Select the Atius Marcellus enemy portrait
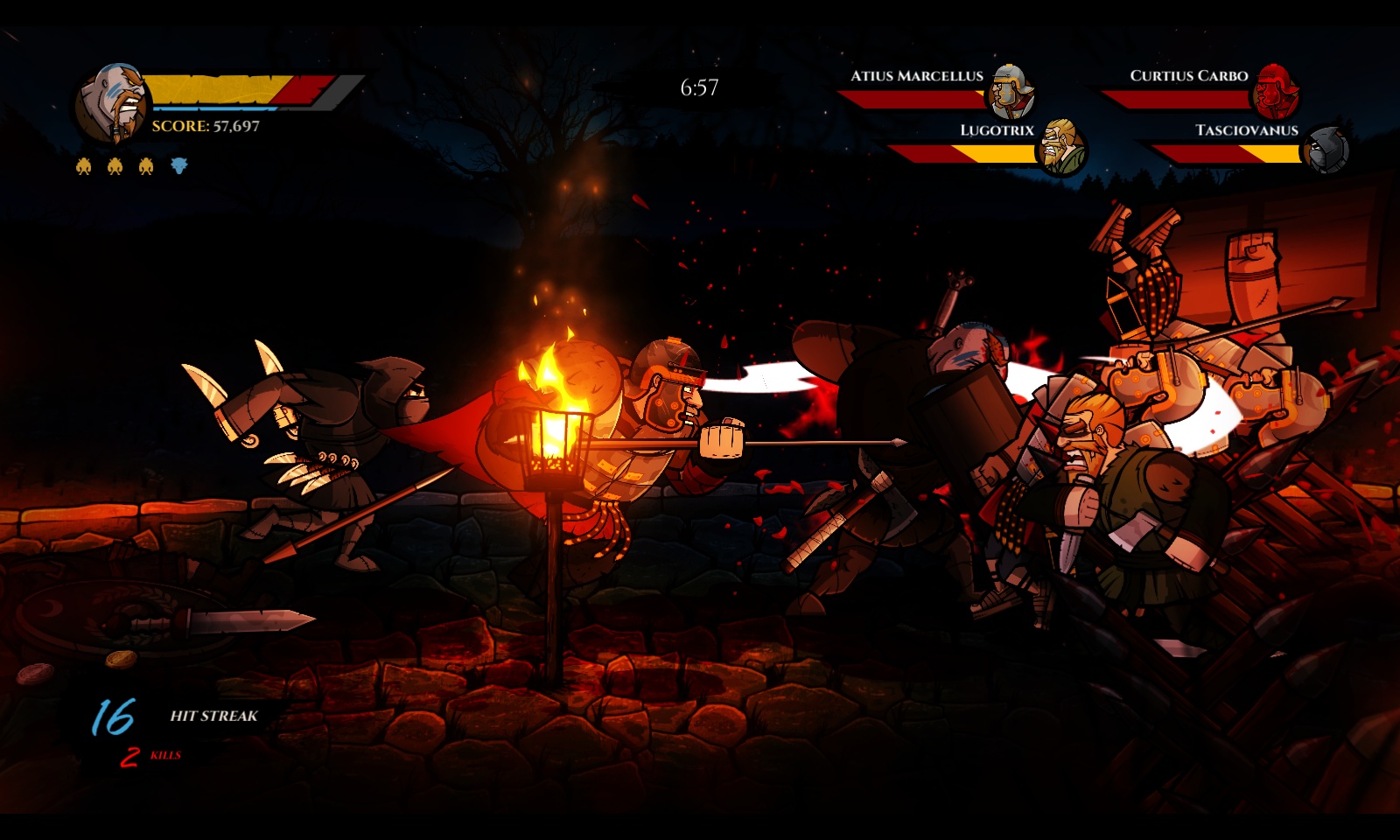This screenshot has height=840, width=1400. pos(1011,91)
